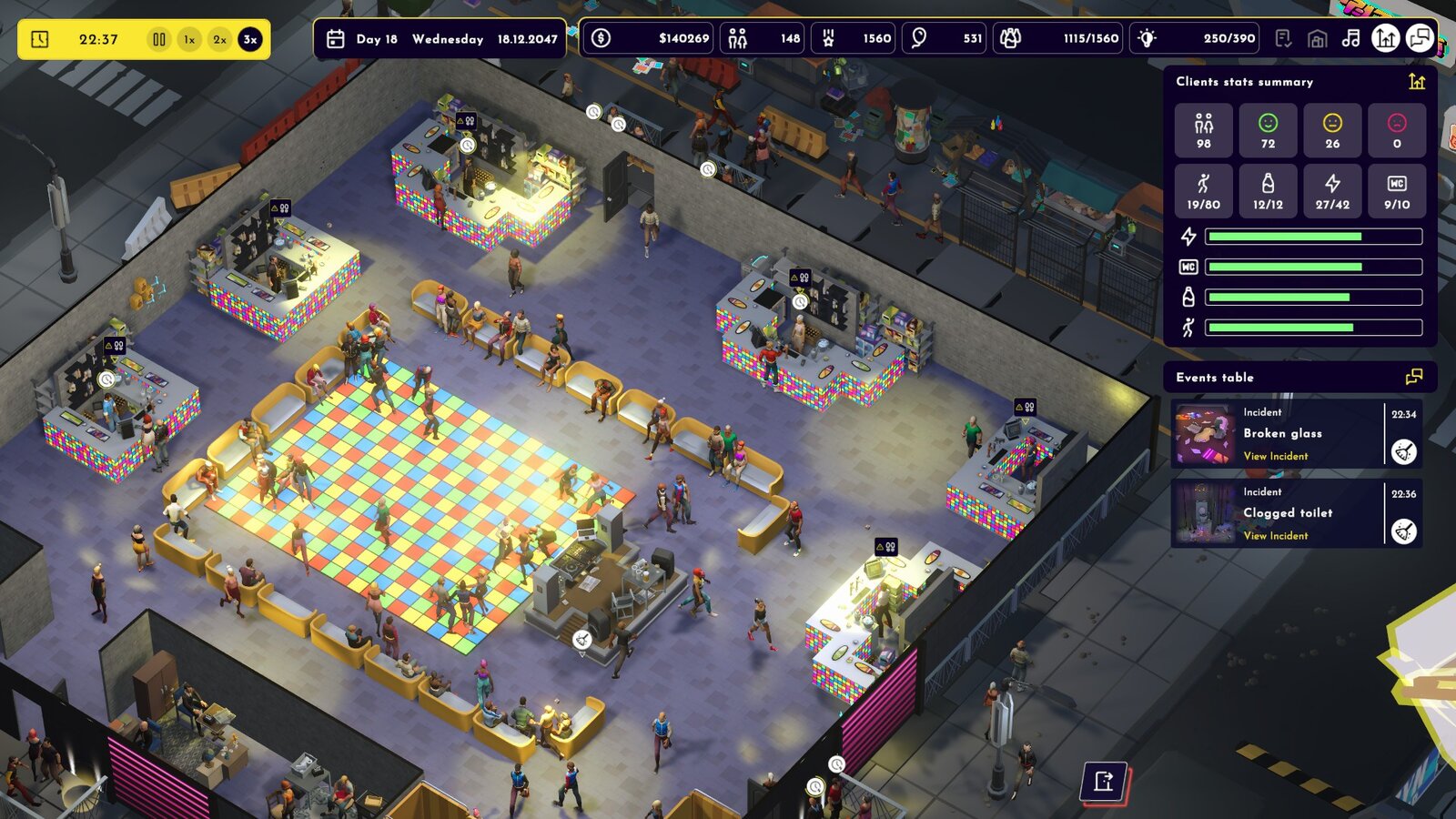Collapse the Clients stats summary panel icon
The width and height of the screenshot is (1456, 819).
[x=1417, y=82]
